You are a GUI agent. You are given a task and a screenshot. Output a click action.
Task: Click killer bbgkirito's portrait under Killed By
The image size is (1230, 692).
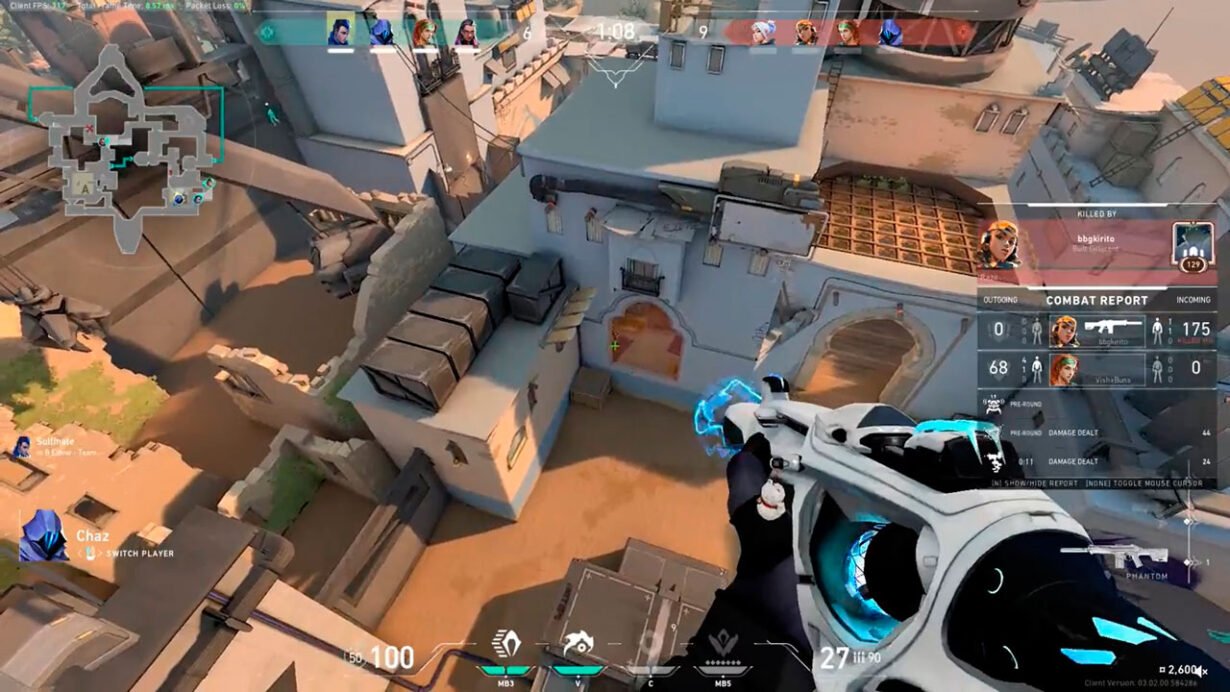pos(999,245)
